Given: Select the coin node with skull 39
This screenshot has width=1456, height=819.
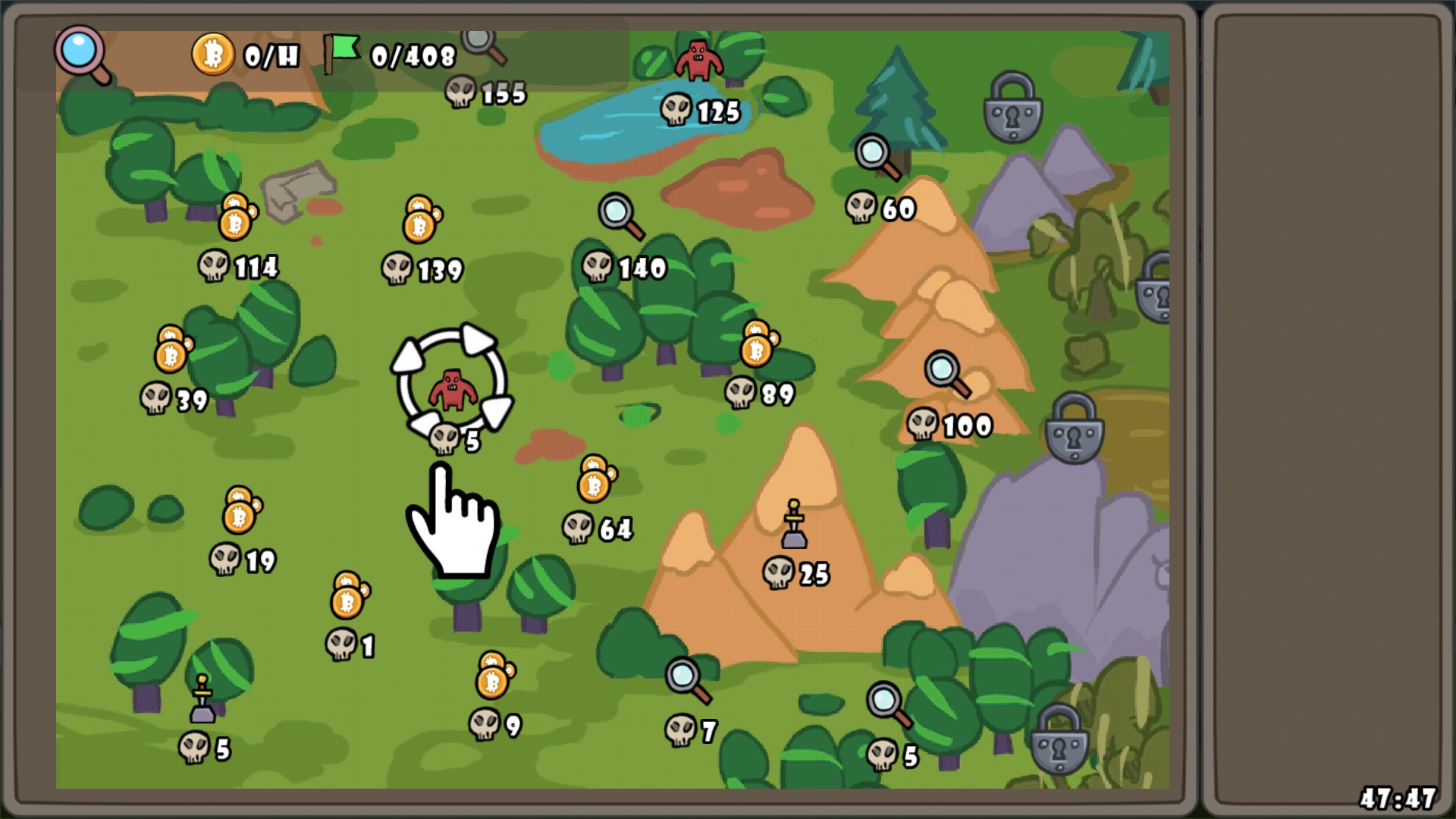Looking at the screenshot, I should click(173, 350).
